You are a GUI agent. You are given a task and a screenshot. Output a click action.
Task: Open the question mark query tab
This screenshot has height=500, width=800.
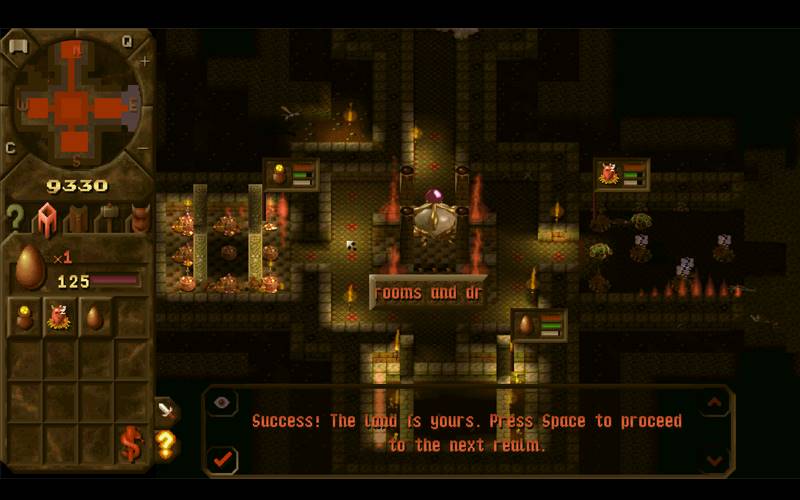click(15, 216)
